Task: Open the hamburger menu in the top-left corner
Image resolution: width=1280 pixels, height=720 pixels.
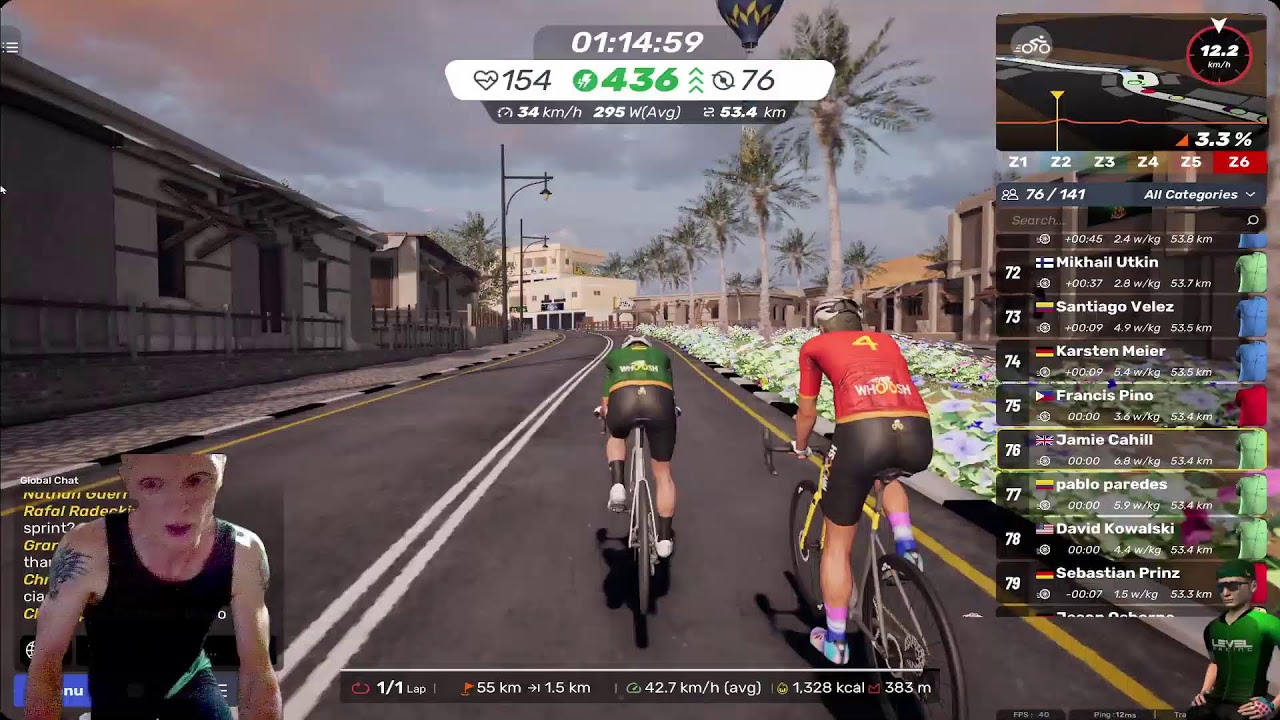Action: click(x=10, y=47)
